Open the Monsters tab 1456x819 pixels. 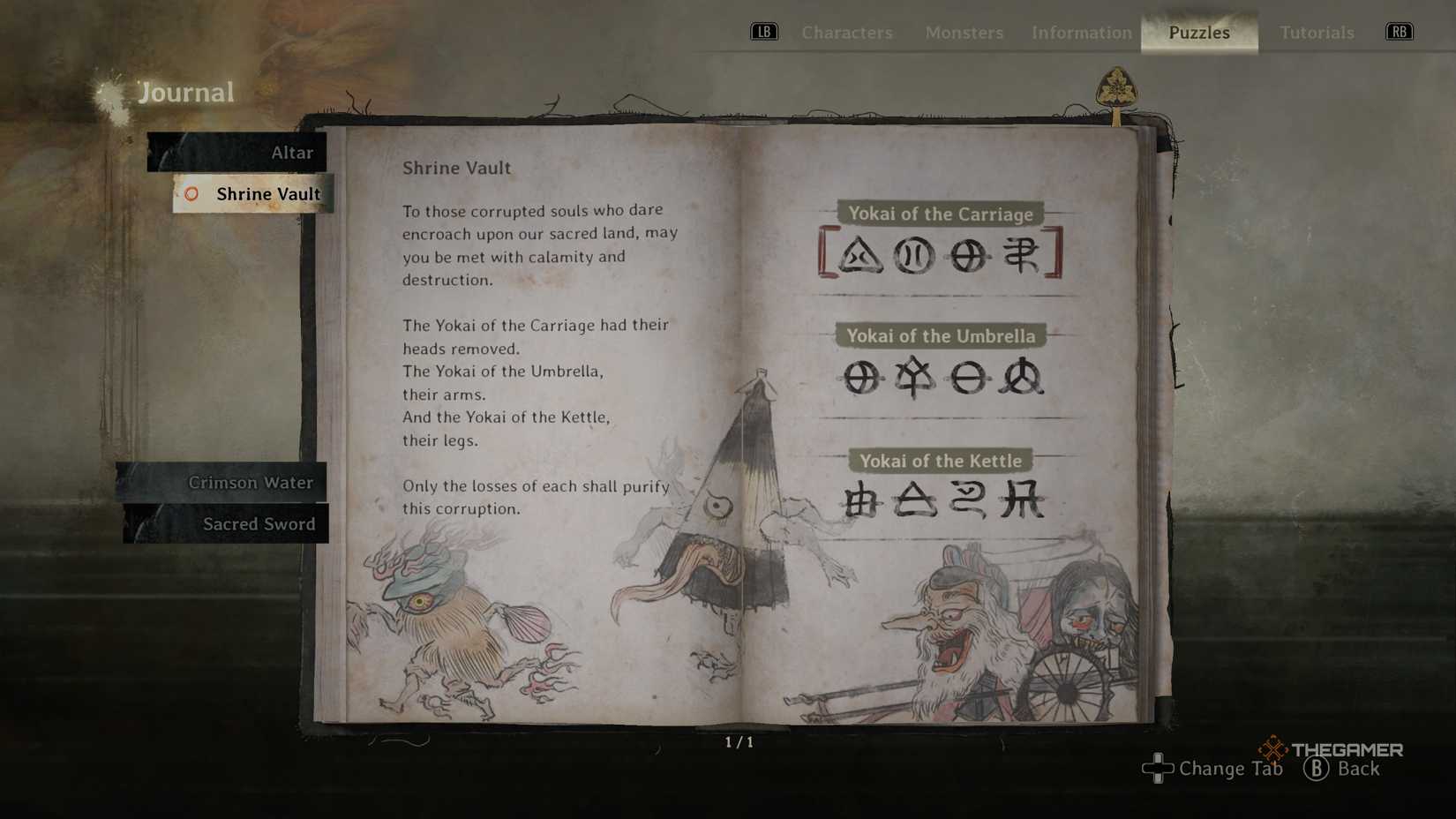pyautogui.click(x=964, y=33)
